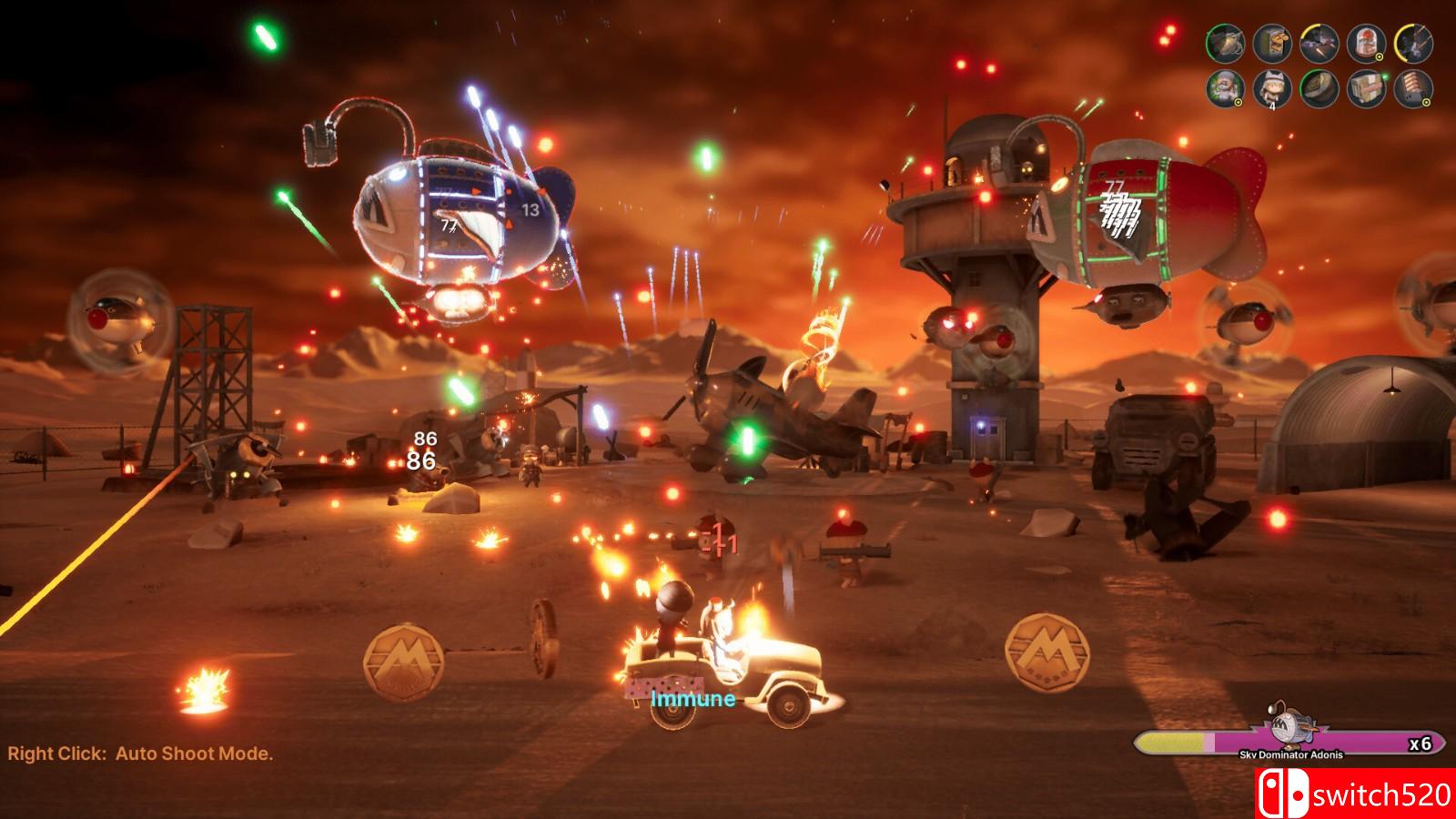Viewport: 1456px width, 819px height.
Task: Activate the purple jet missile icon
Action: pos(1319,42)
